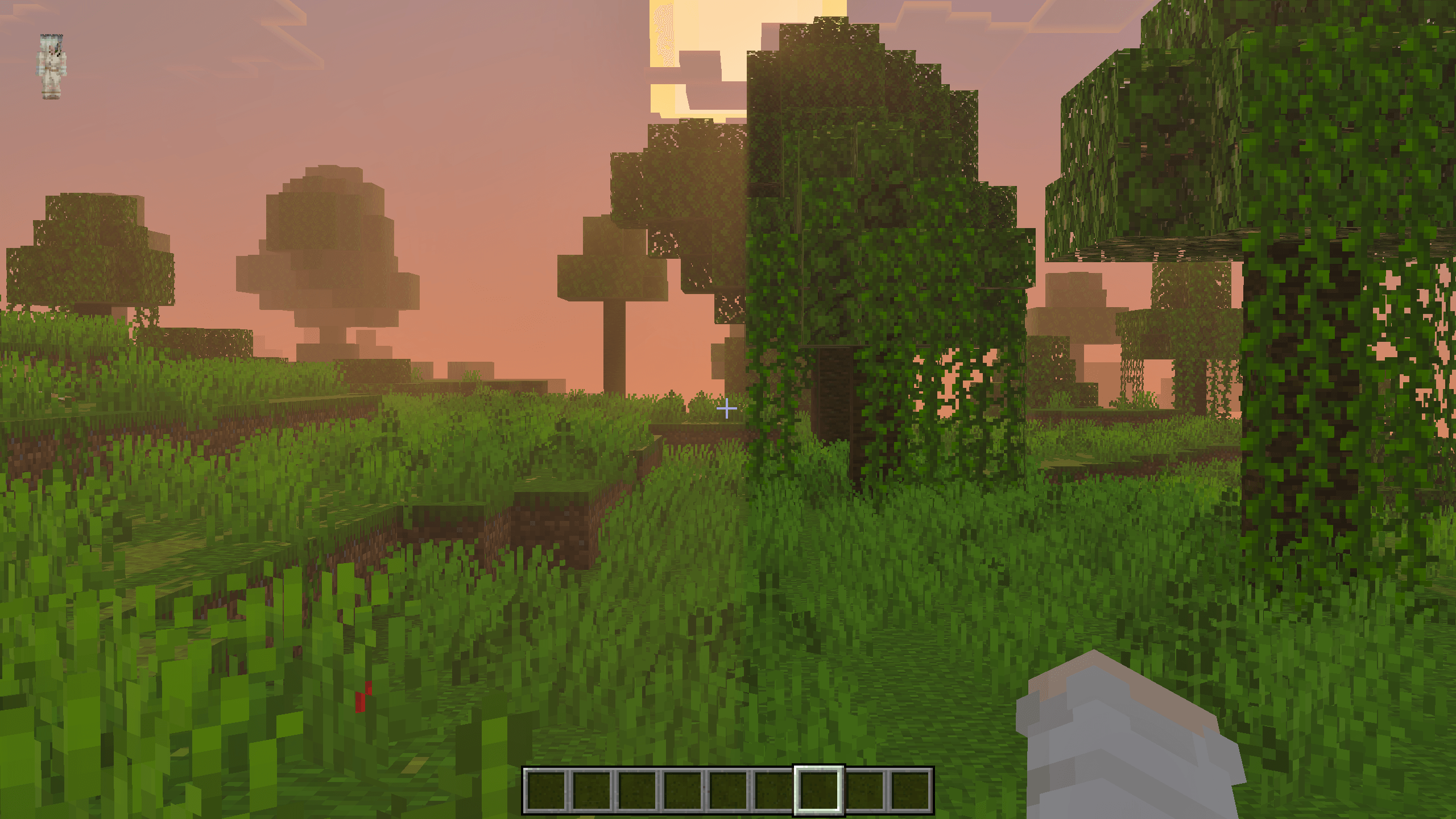Select the first hotbar slot

click(546, 791)
